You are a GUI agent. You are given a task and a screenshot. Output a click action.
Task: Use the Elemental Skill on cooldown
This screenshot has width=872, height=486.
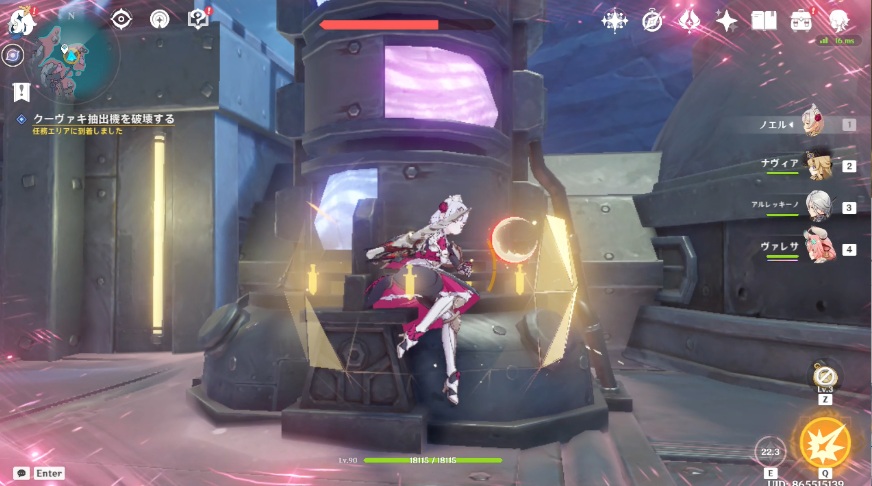click(x=769, y=451)
